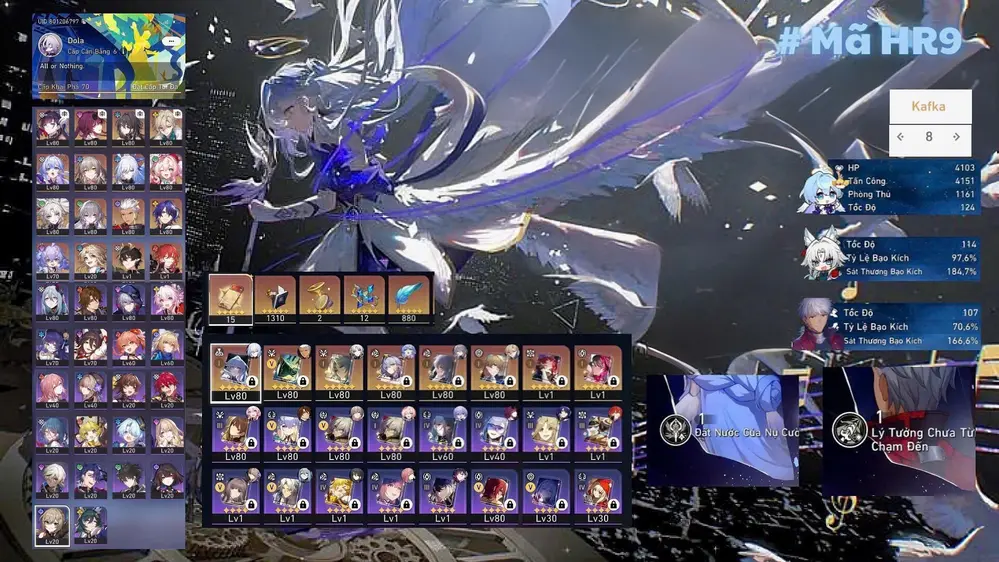Select the highlighted first Lv80 light cone

(236, 372)
